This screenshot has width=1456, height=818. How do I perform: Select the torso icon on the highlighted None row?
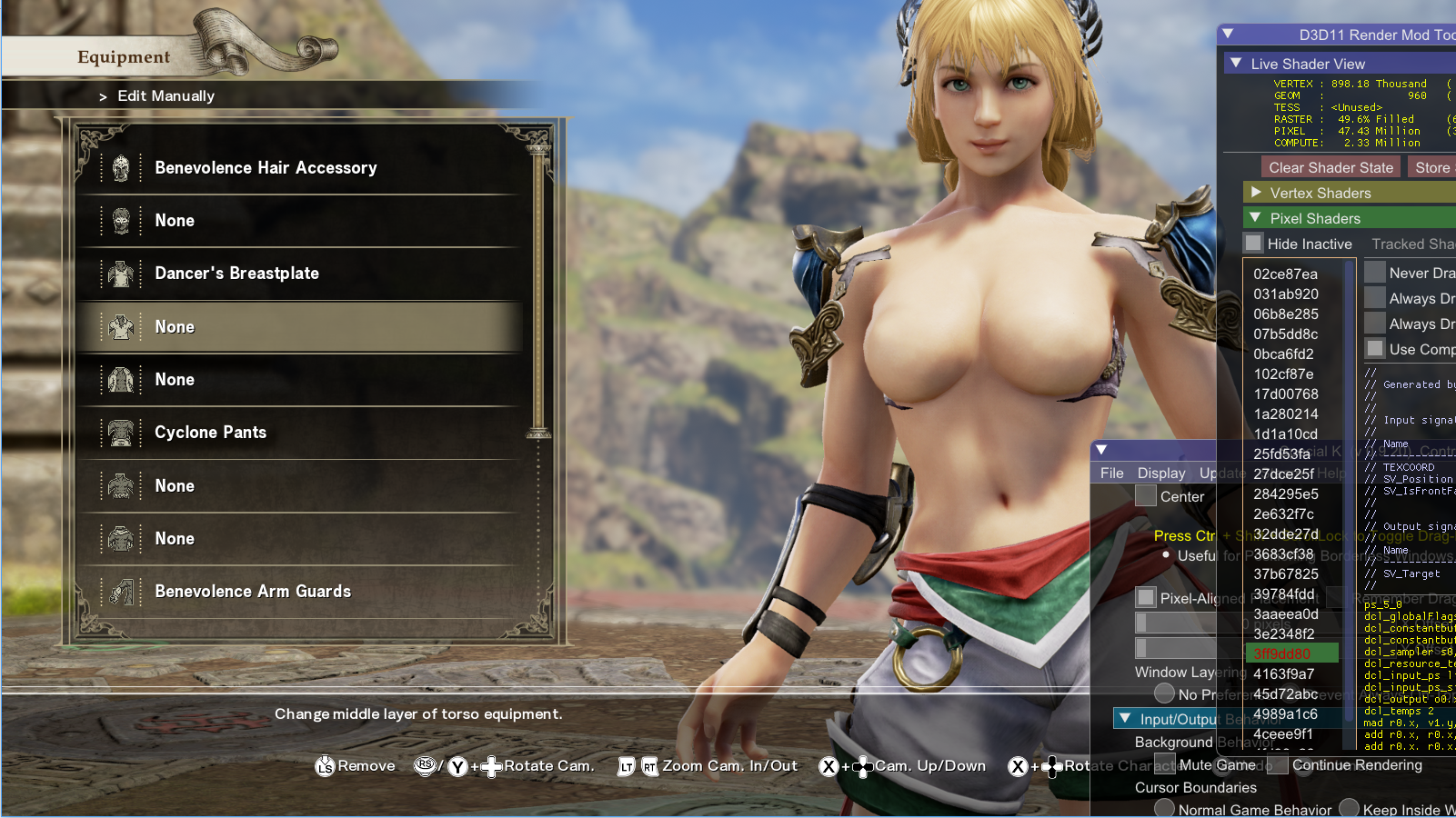coord(121,326)
